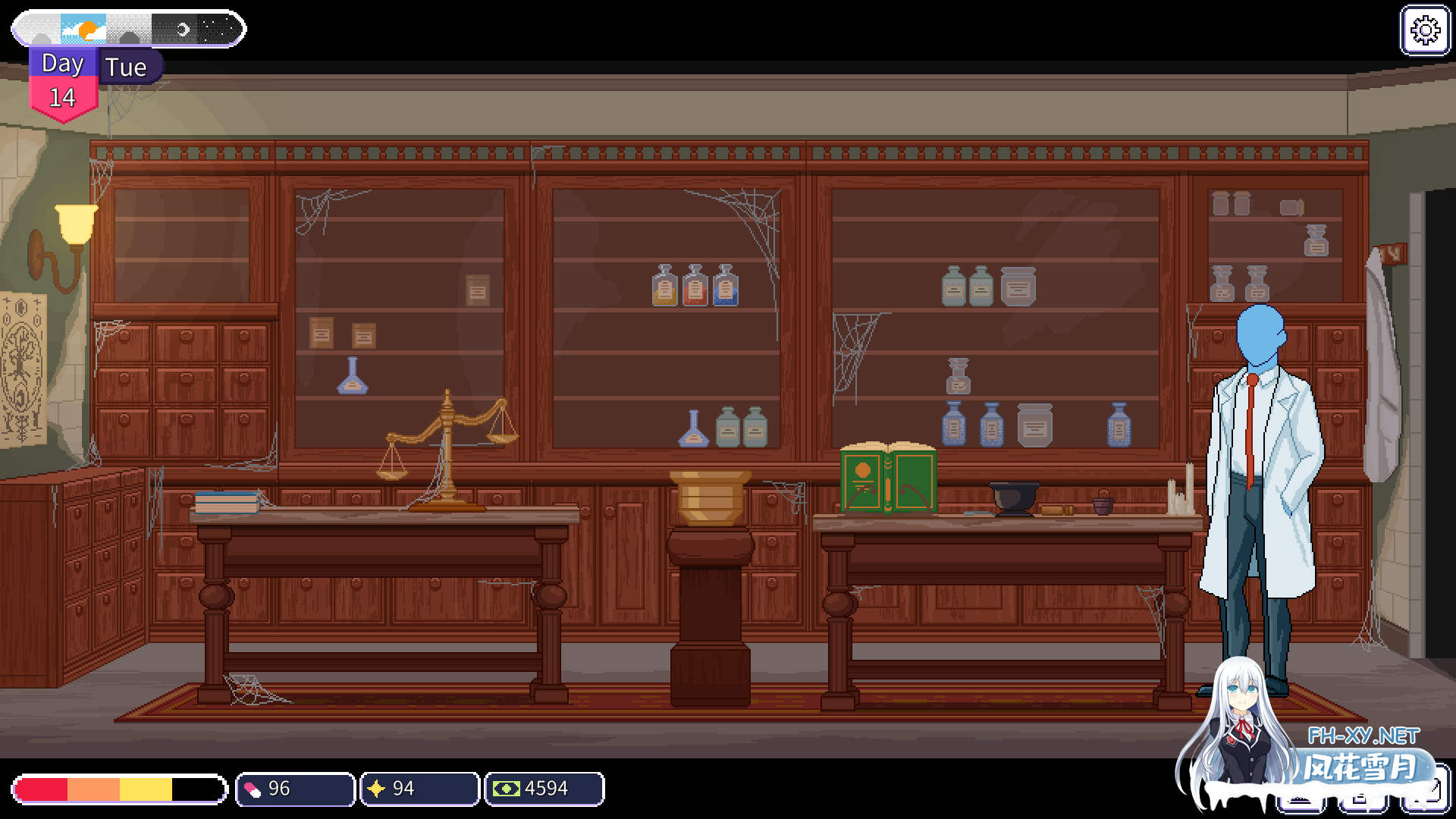Expand the Tue weekday label

pyautogui.click(x=127, y=67)
